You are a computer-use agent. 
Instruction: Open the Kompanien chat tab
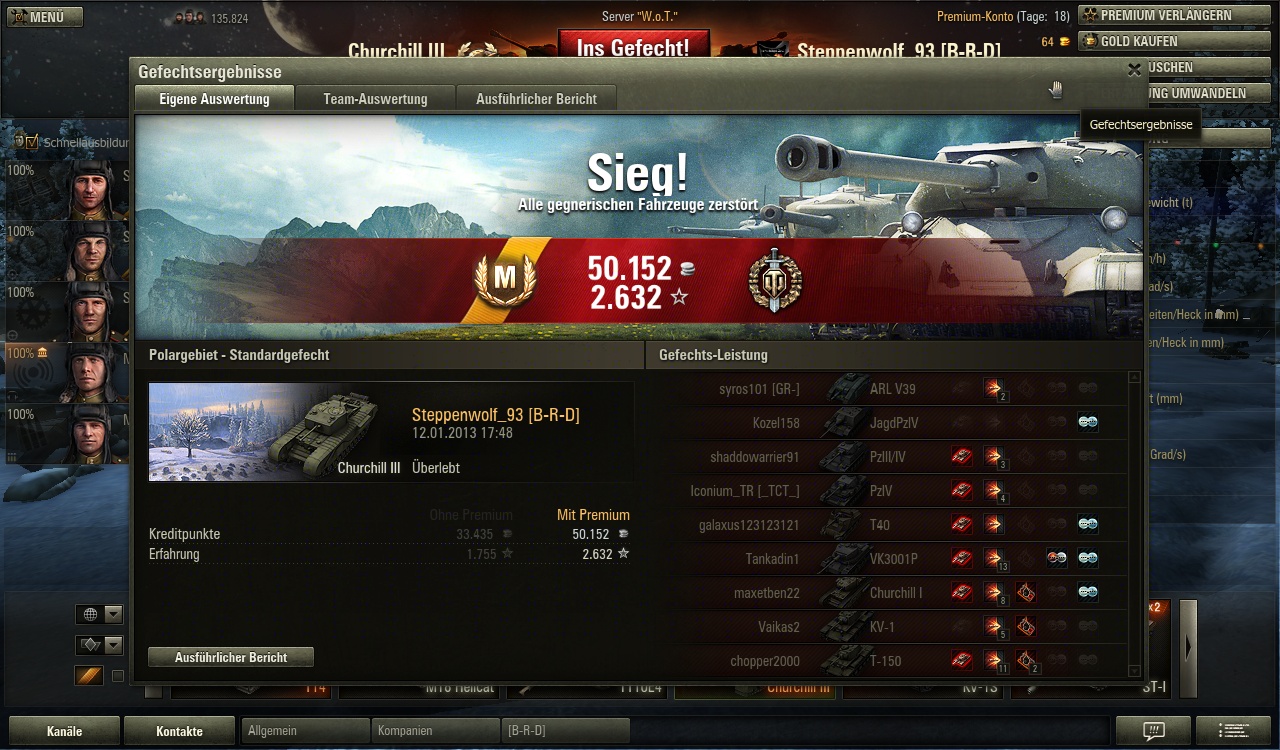point(435,731)
